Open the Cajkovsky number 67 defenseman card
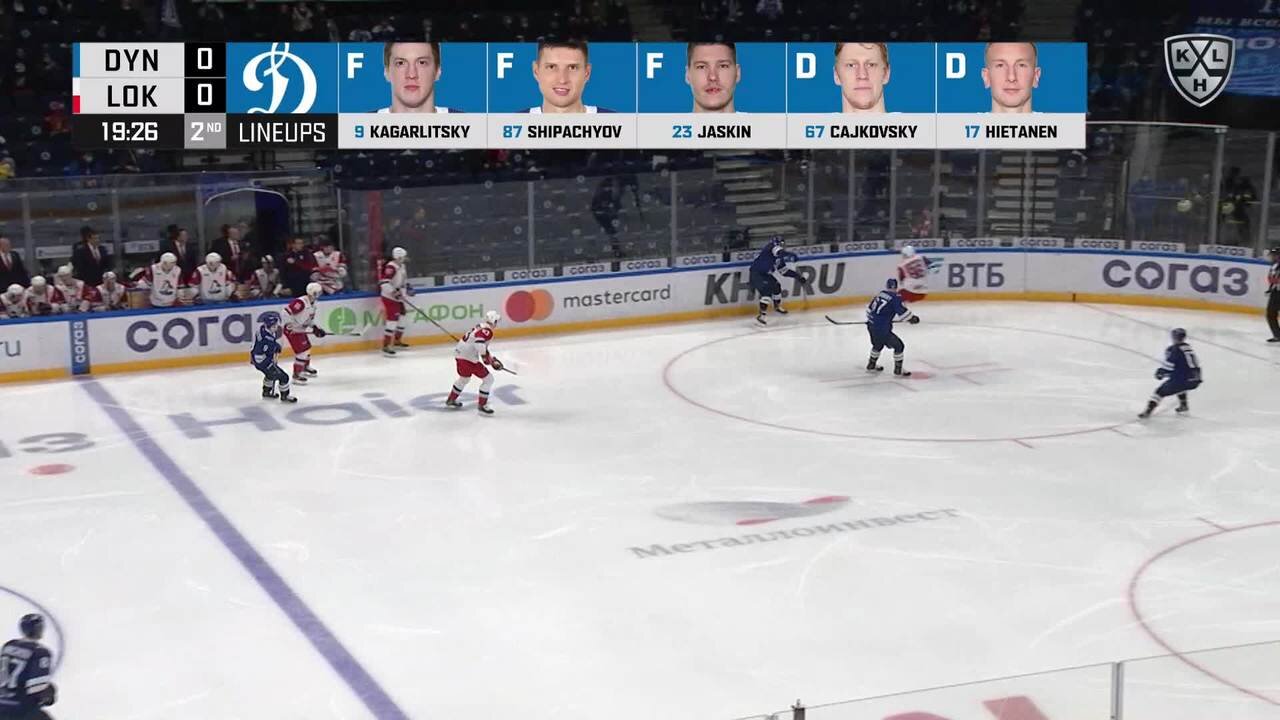This screenshot has width=1280, height=720. [860, 95]
